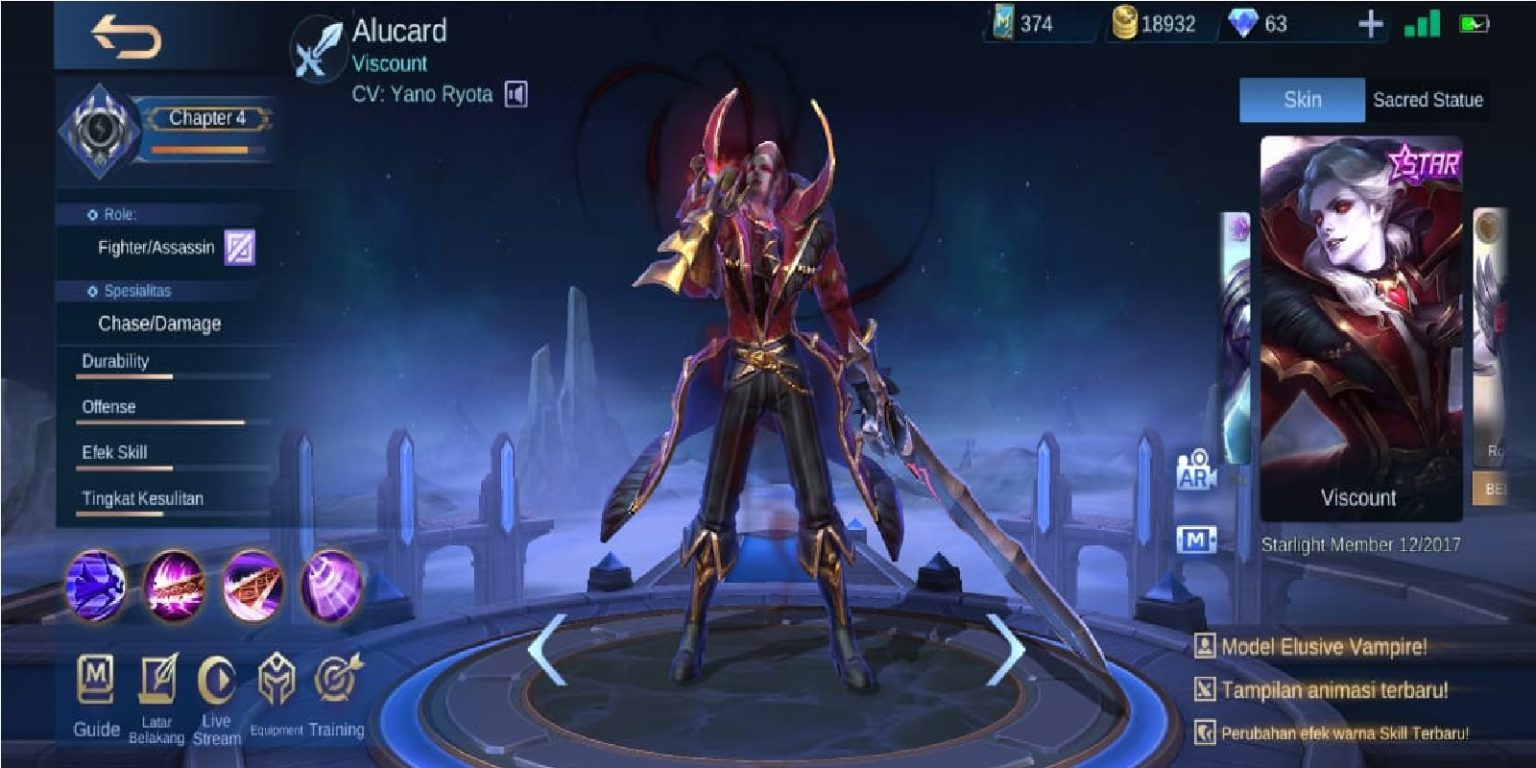
Task: Expand the Chapter 4 progress badge
Action: tap(205, 117)
